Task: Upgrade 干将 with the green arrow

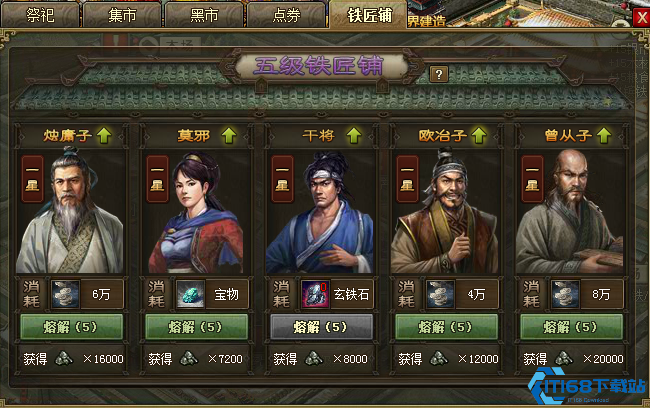Action: (x=354, y=133)
